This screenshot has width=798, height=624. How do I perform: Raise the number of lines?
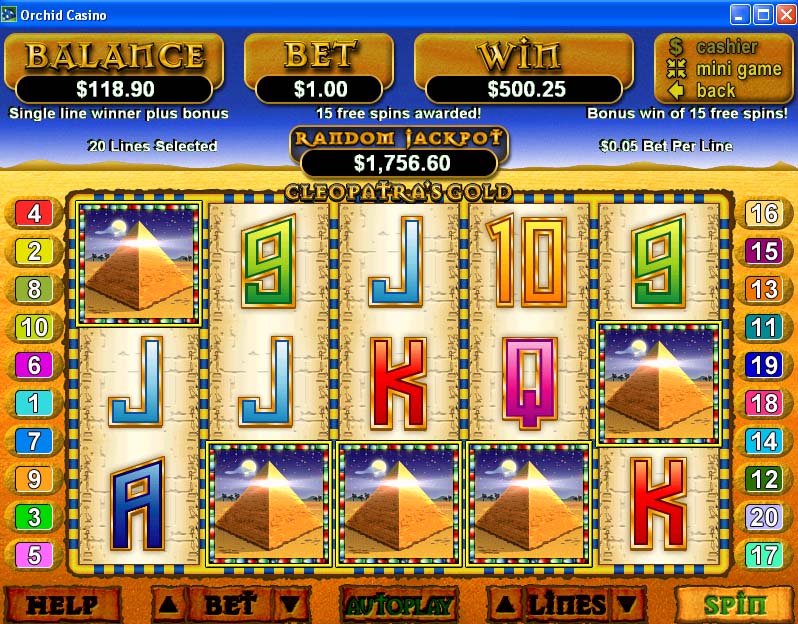click(506, 604)
